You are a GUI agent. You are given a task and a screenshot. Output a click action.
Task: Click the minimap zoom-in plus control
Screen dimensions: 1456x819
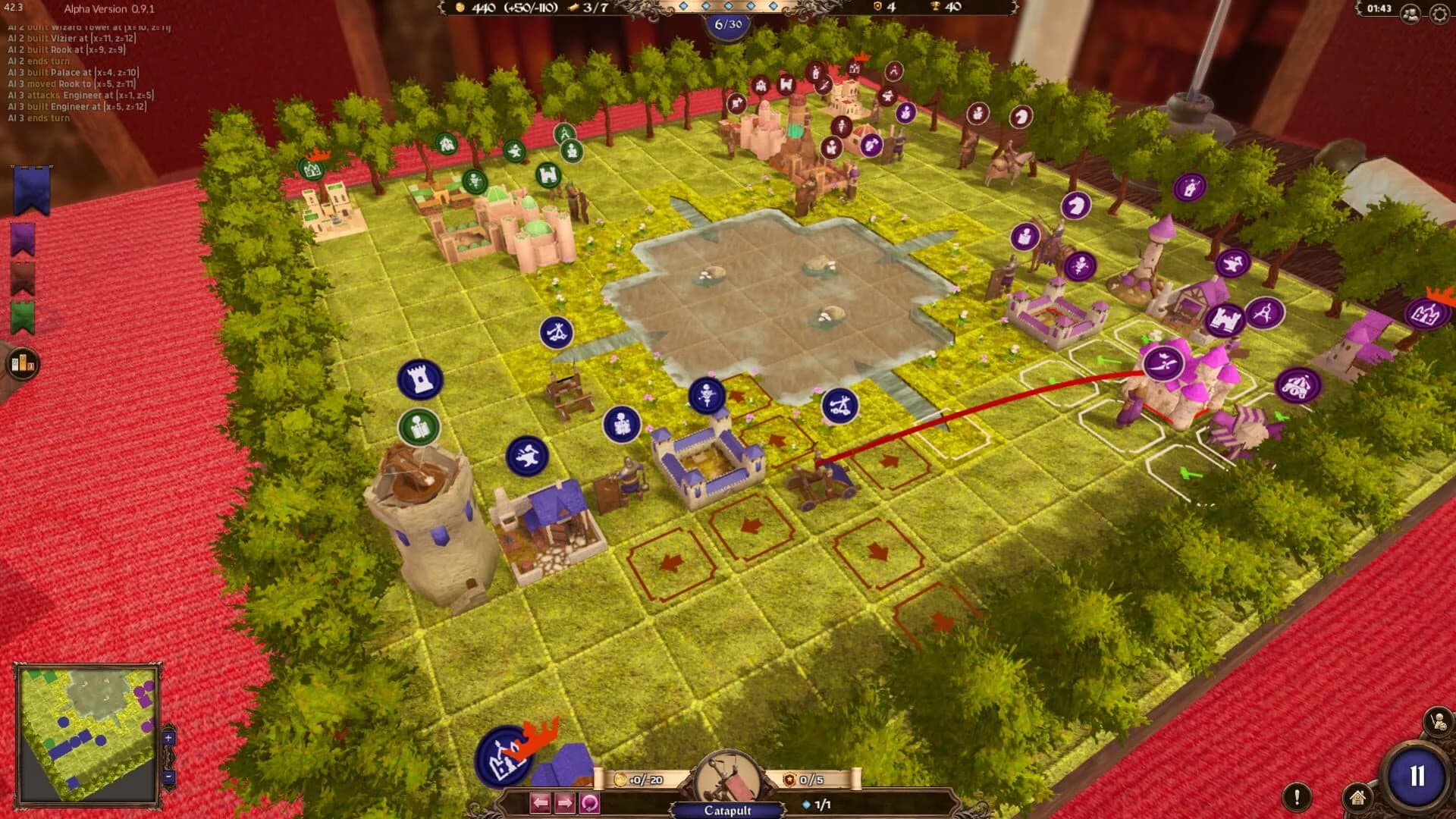click(168, 738)
